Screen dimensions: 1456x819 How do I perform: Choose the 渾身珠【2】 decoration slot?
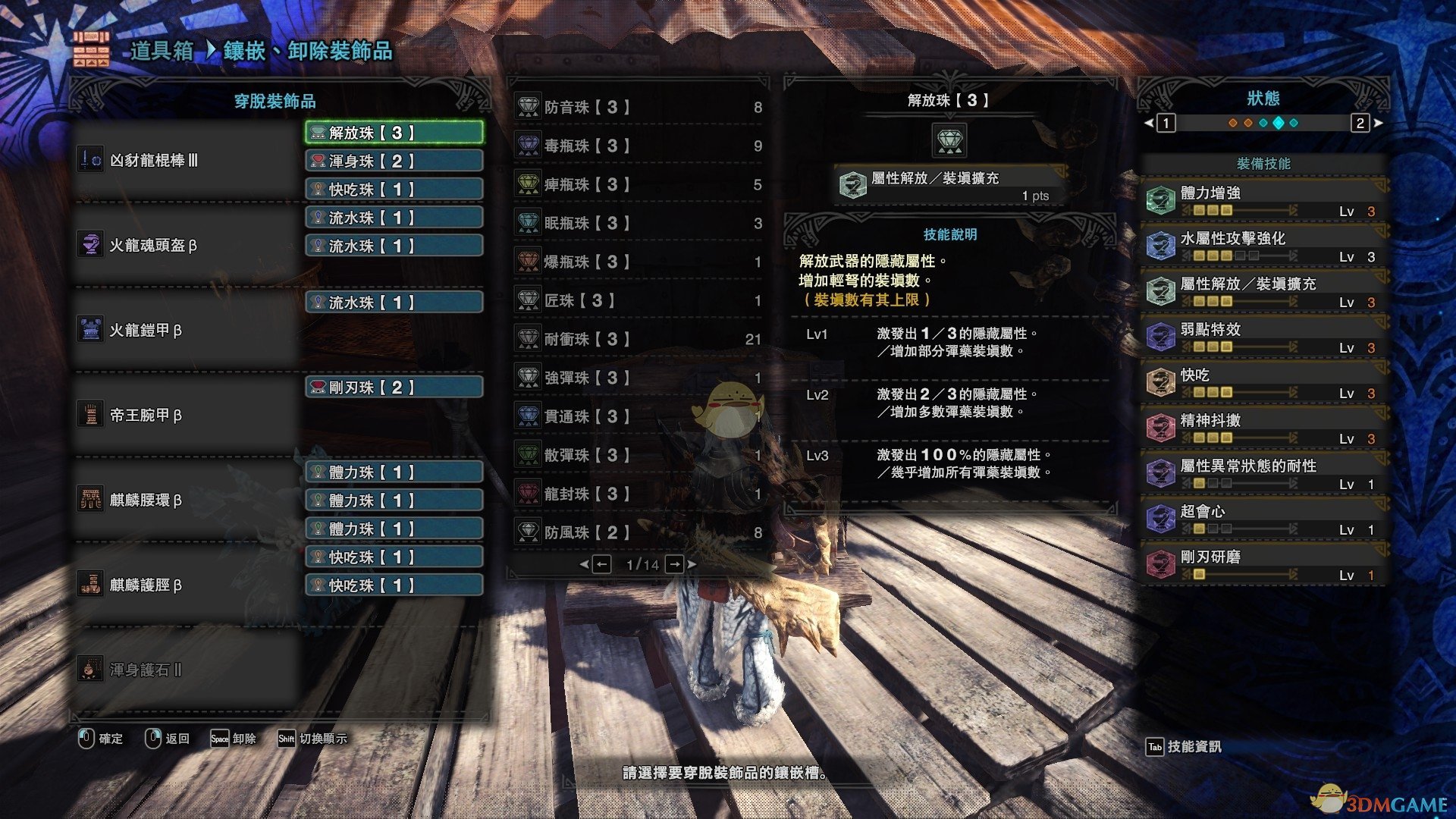(394, 161)
